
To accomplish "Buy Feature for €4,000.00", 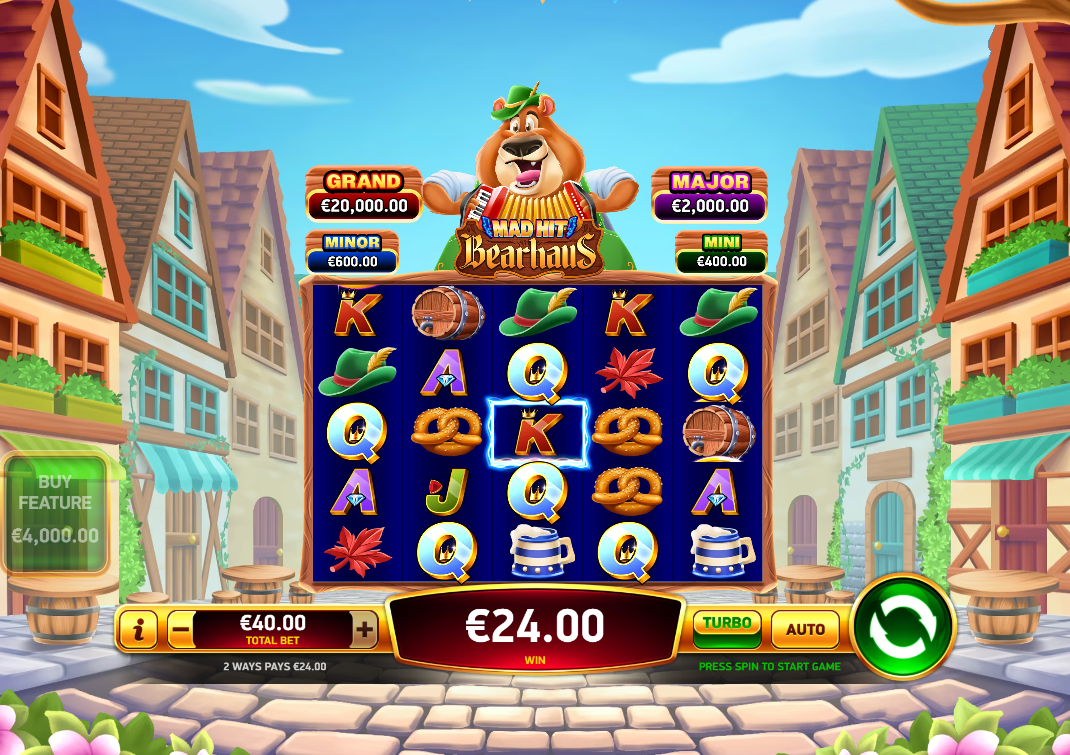I will click(x=55, y=513).
